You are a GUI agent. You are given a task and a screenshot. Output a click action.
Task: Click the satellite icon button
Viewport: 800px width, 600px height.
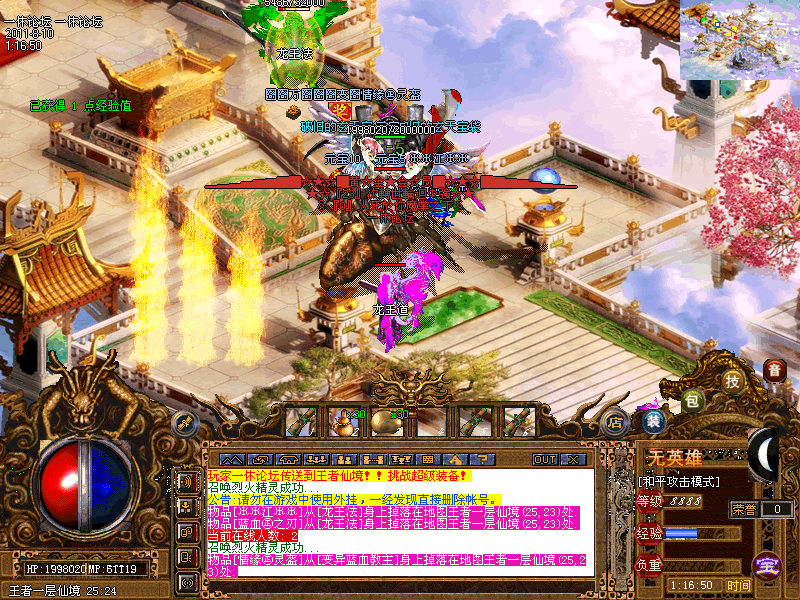185,424
